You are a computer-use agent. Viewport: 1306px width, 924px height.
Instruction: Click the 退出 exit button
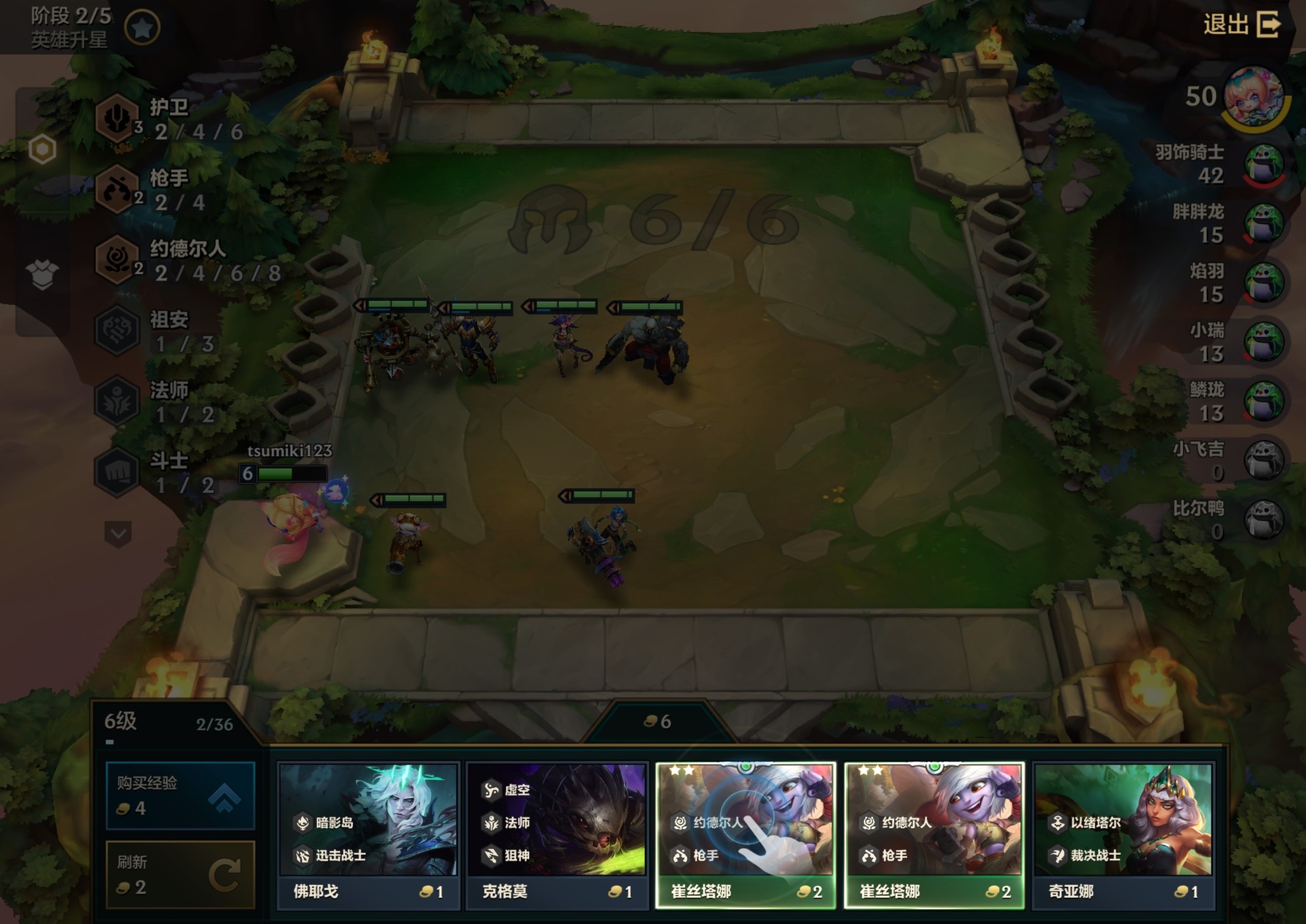1242,25
